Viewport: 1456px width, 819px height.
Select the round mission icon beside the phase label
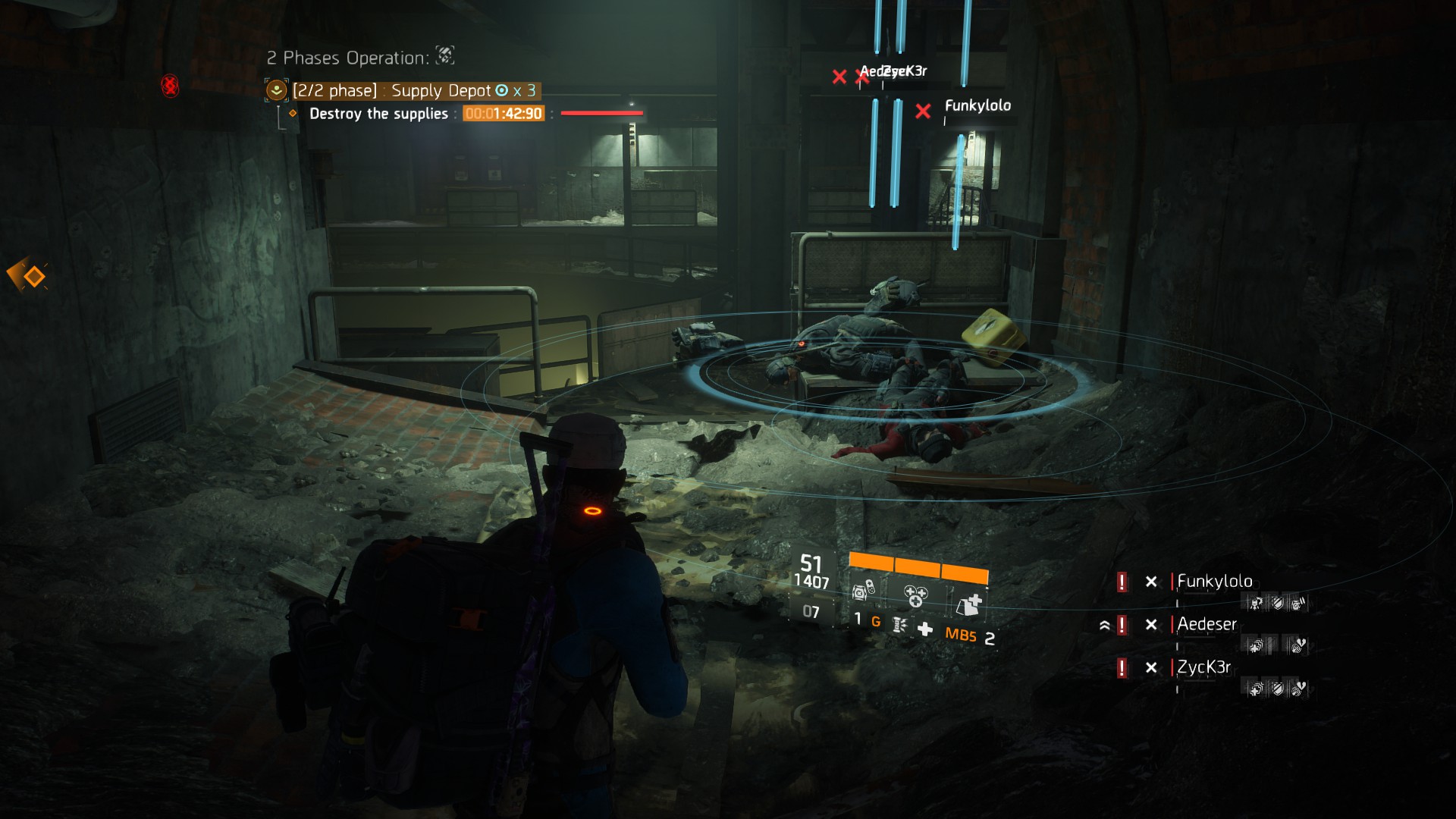click(276, 91)
